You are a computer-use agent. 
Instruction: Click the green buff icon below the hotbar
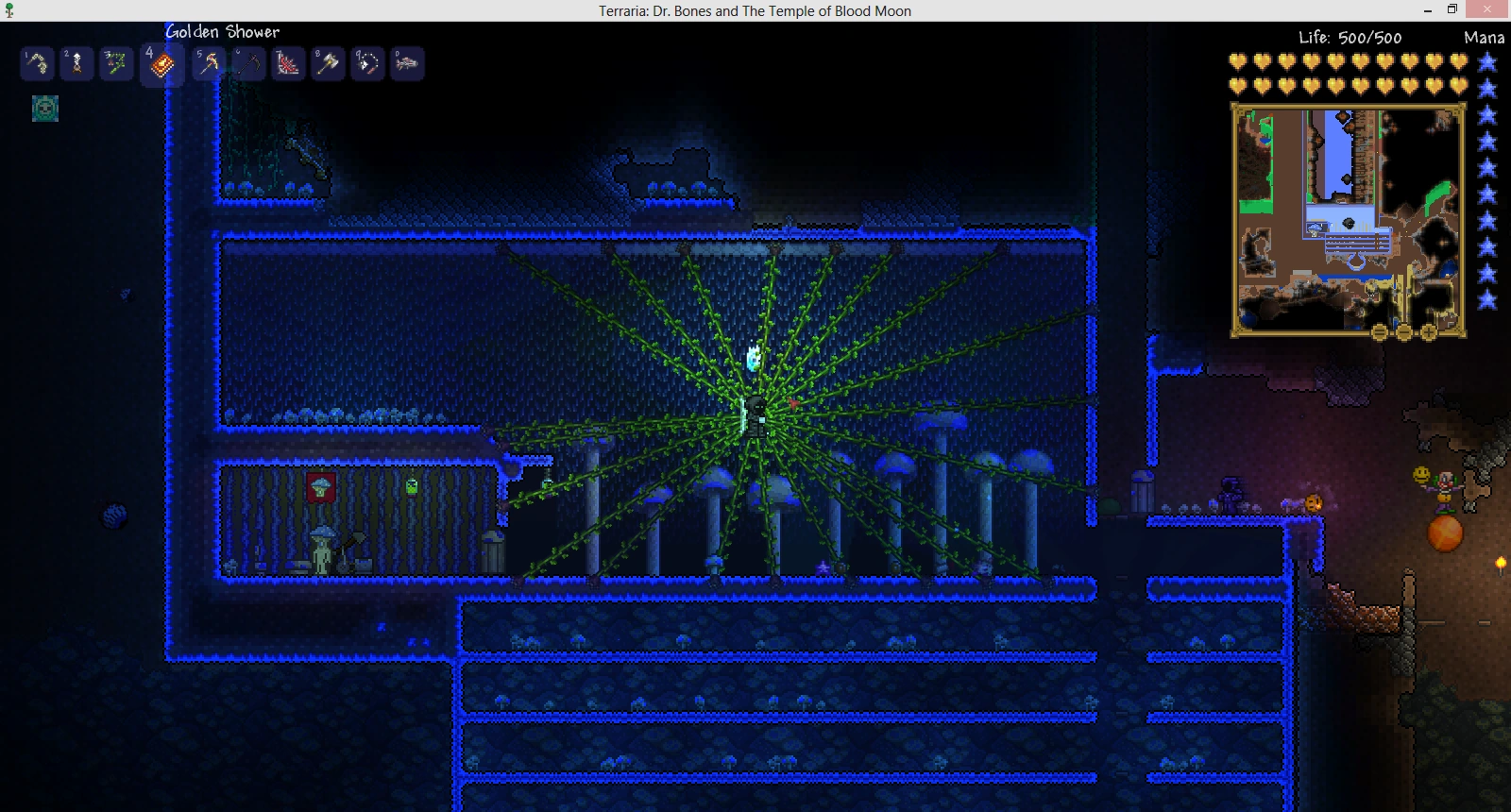(44, 109)
